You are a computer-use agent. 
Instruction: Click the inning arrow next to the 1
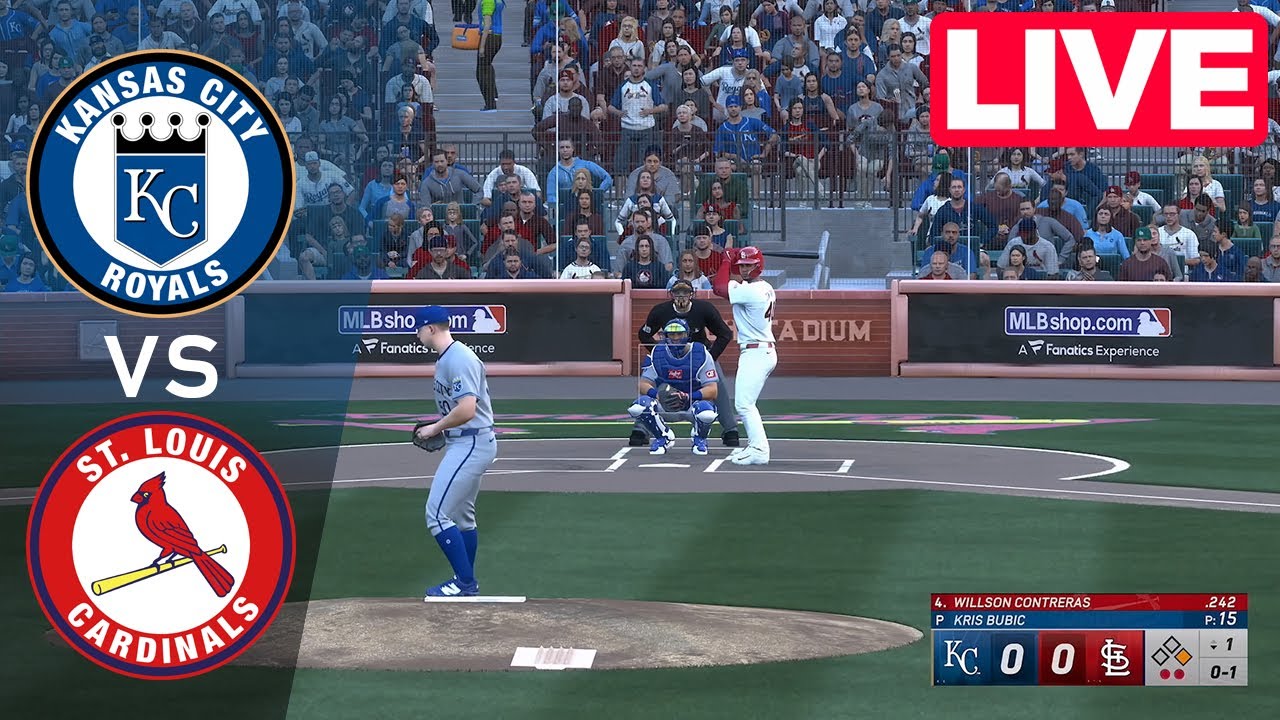(1214, 643)
